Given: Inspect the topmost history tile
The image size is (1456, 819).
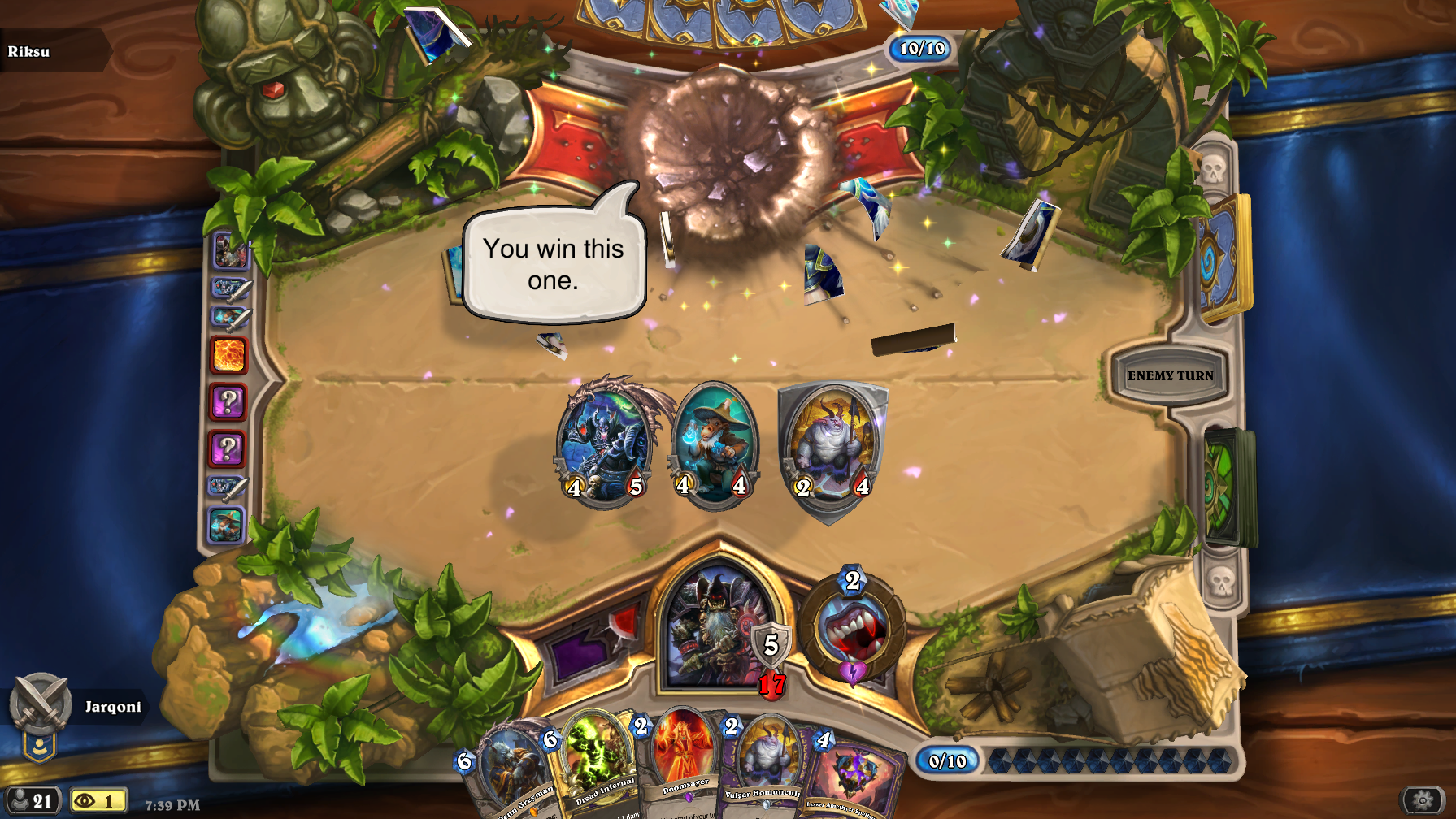Looking at the screenshot, I should 229,250.
